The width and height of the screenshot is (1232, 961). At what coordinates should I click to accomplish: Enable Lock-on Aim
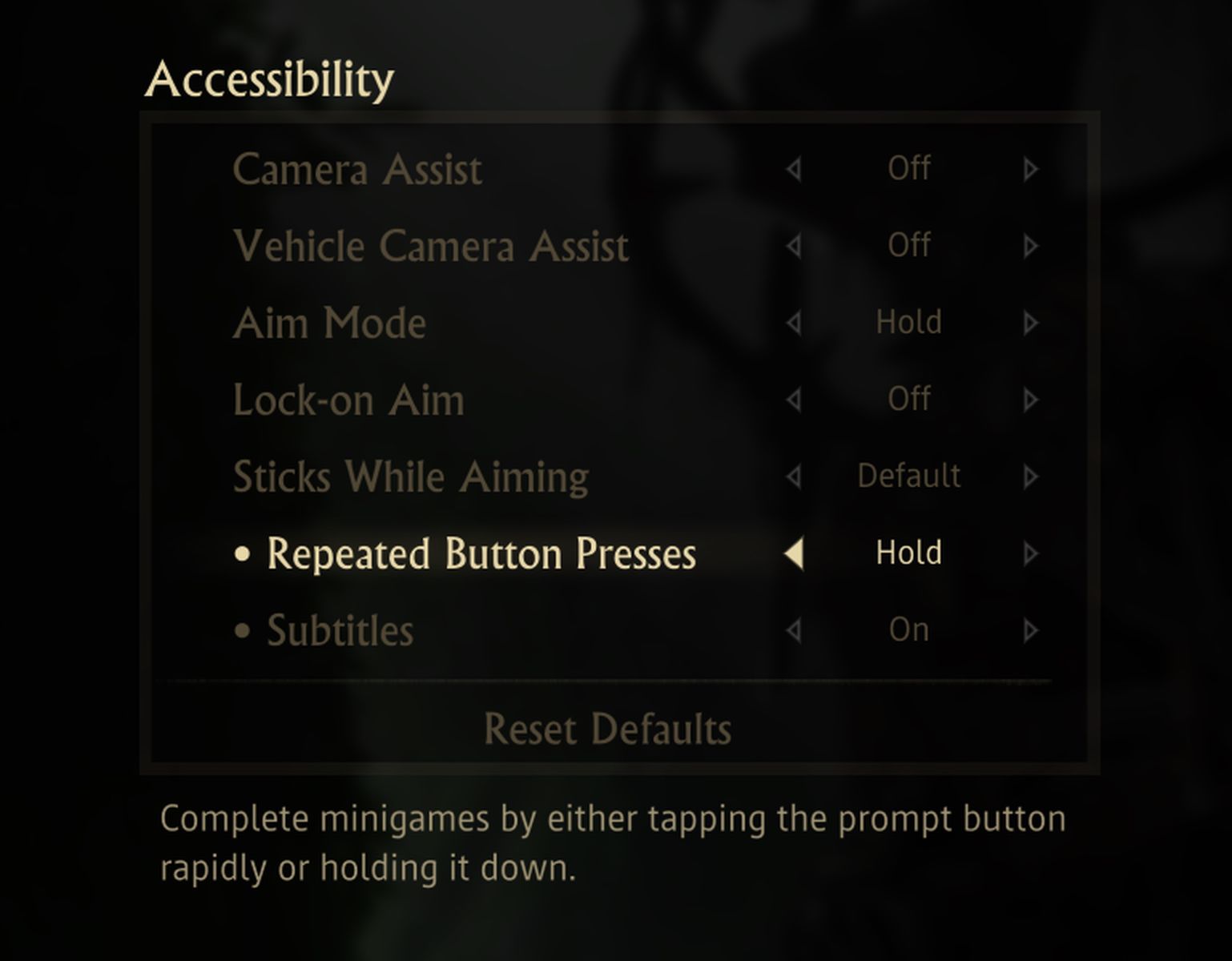[1029, 400]
